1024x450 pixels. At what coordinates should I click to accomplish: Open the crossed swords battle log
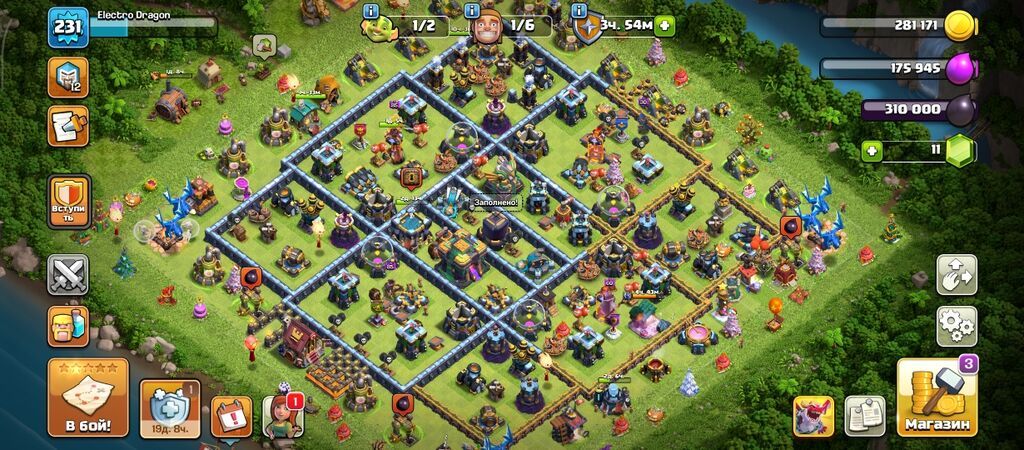click(68, 274)
